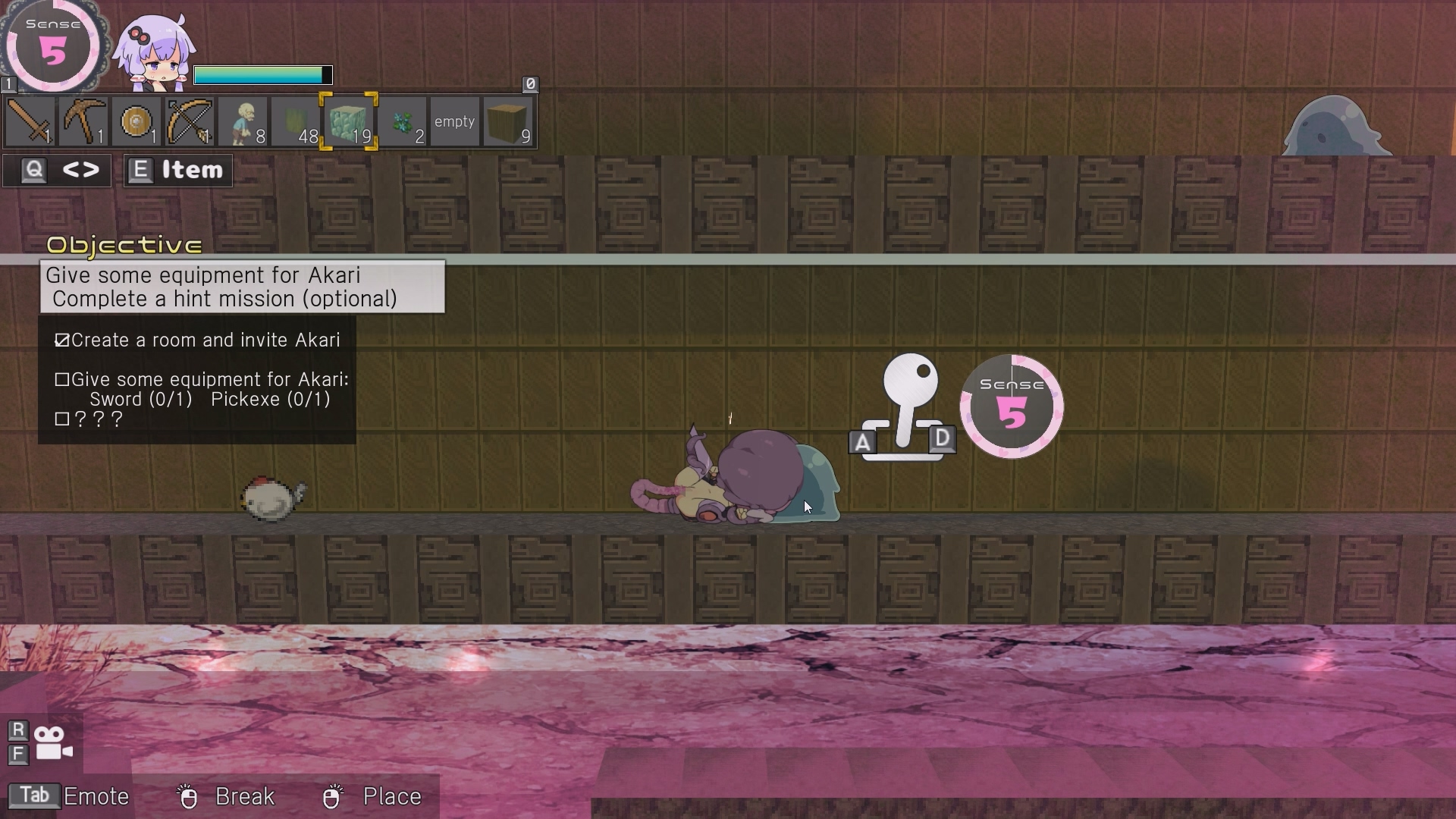Select the empty hotbar slot
1456x819 pixels.
point(455,121)
